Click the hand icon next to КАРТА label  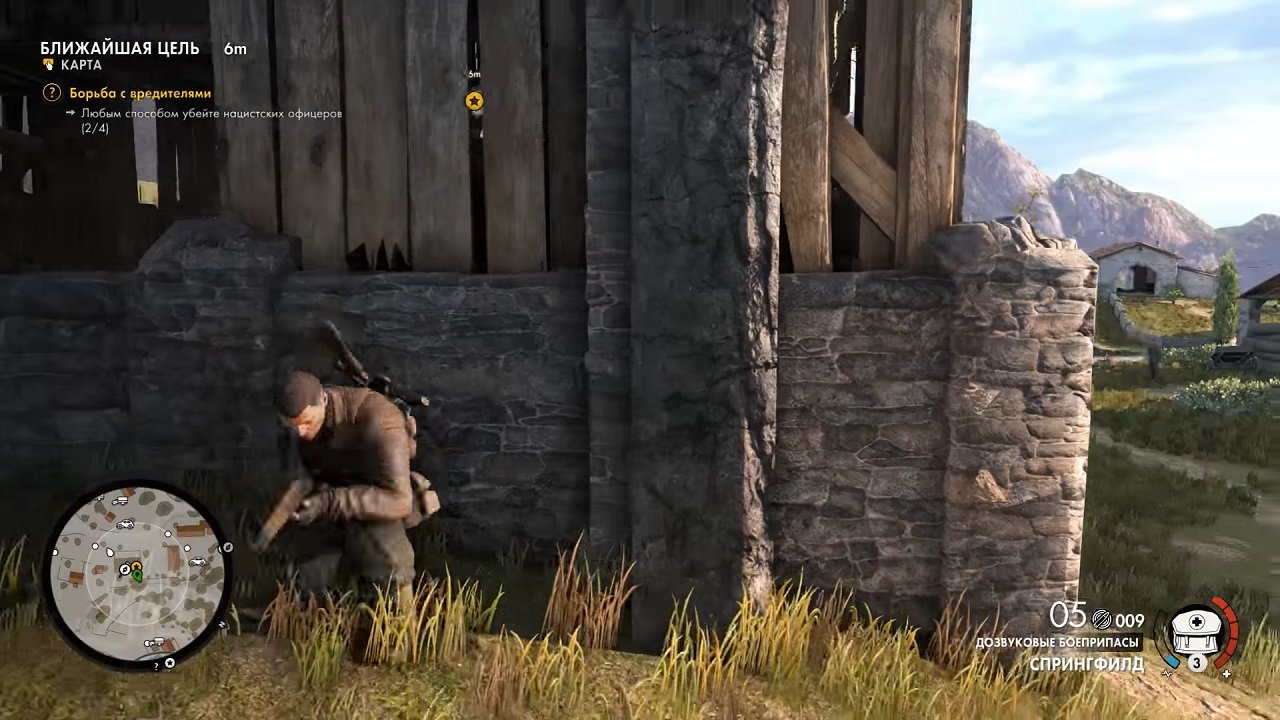pyautogui.click(x=48, y=62)
